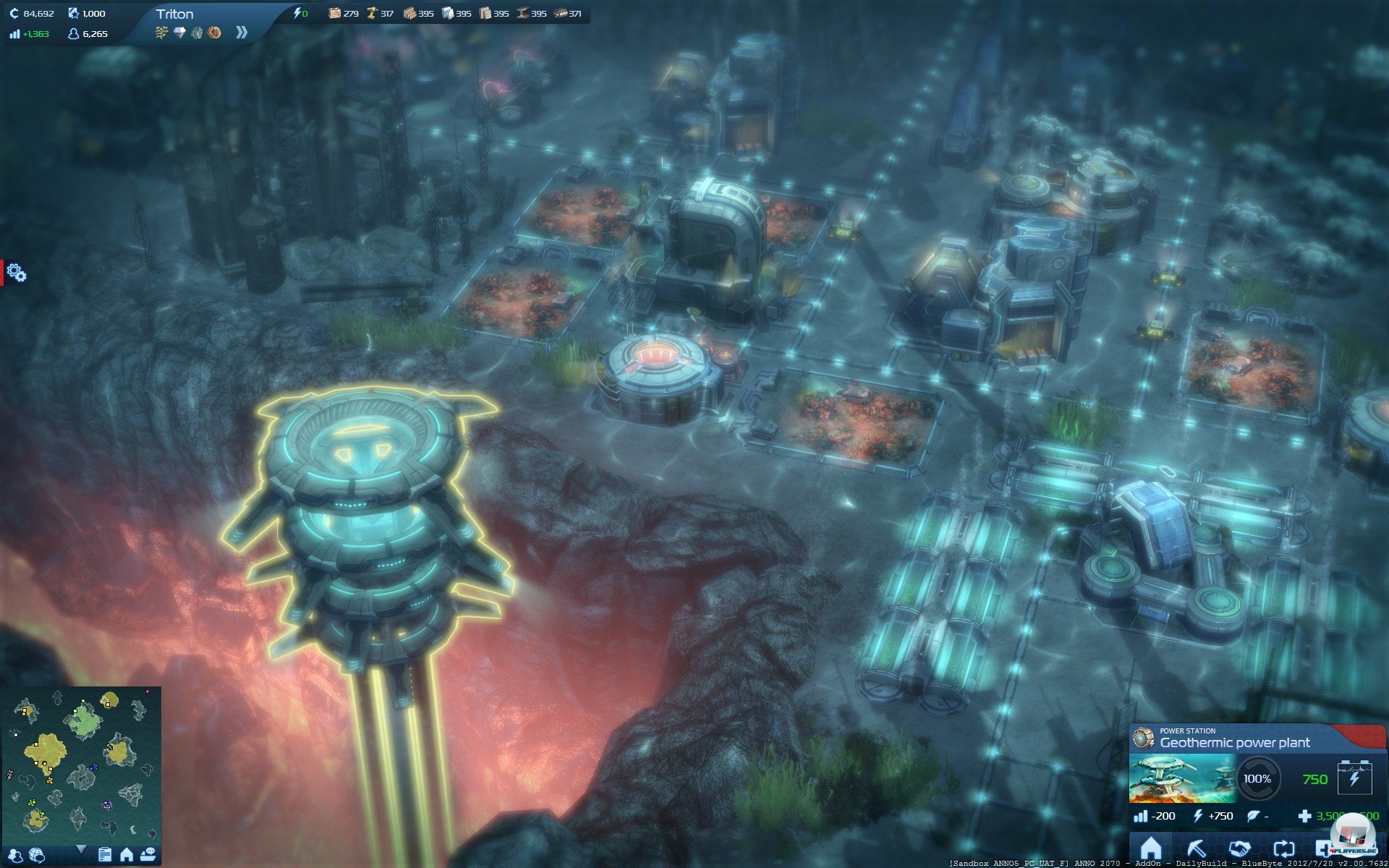Image resolution: width=1389 pixels, height=868 pixels.
Task: Open the globe chat icon below minimap
Action: pos(37,856)
